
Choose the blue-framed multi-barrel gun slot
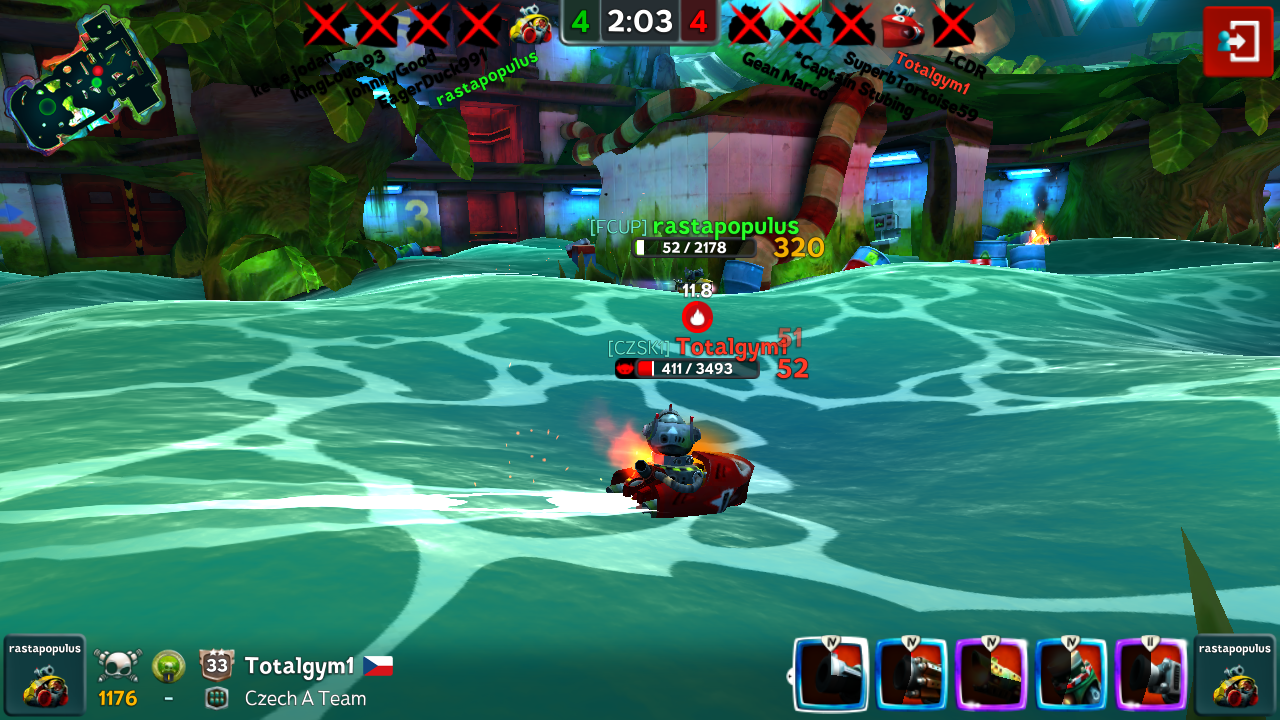[911, 674]
